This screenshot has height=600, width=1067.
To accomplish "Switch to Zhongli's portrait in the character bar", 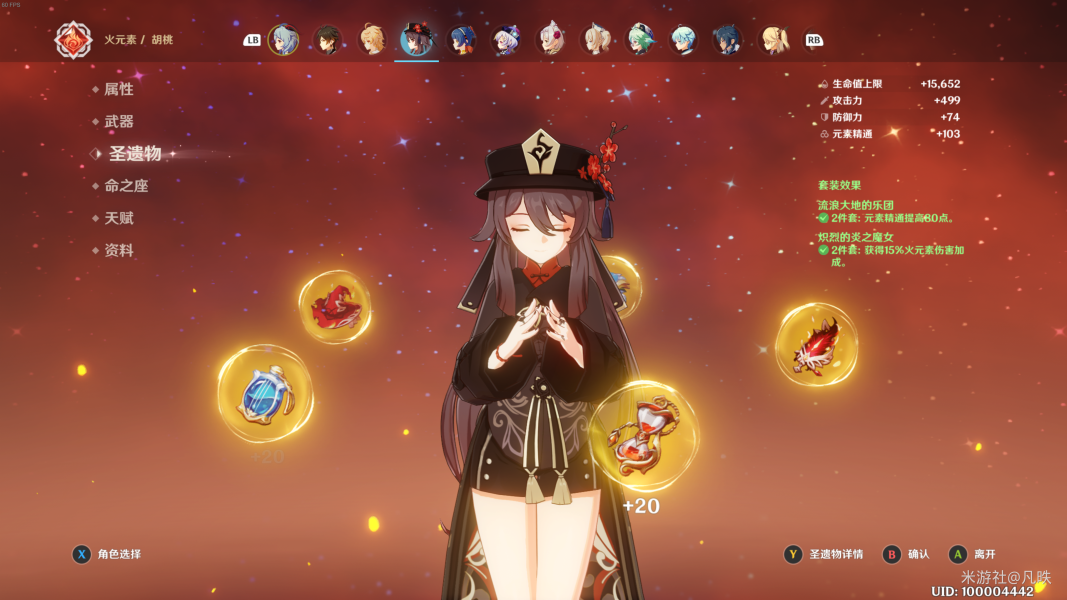I will [x=328, y=40].
